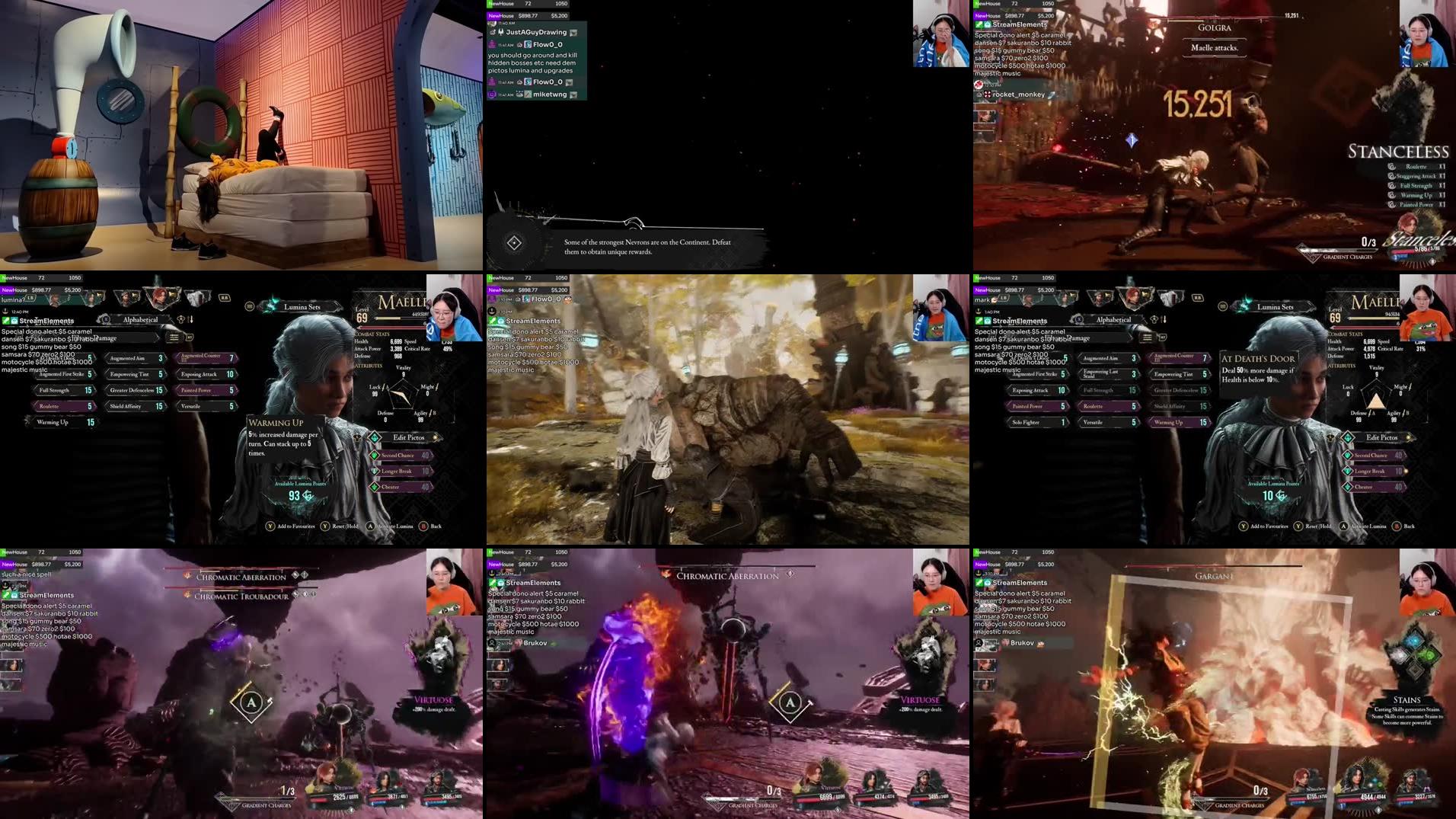Click the green StreamElements overlay icon

pyautogui.click(x=8, y=321)
